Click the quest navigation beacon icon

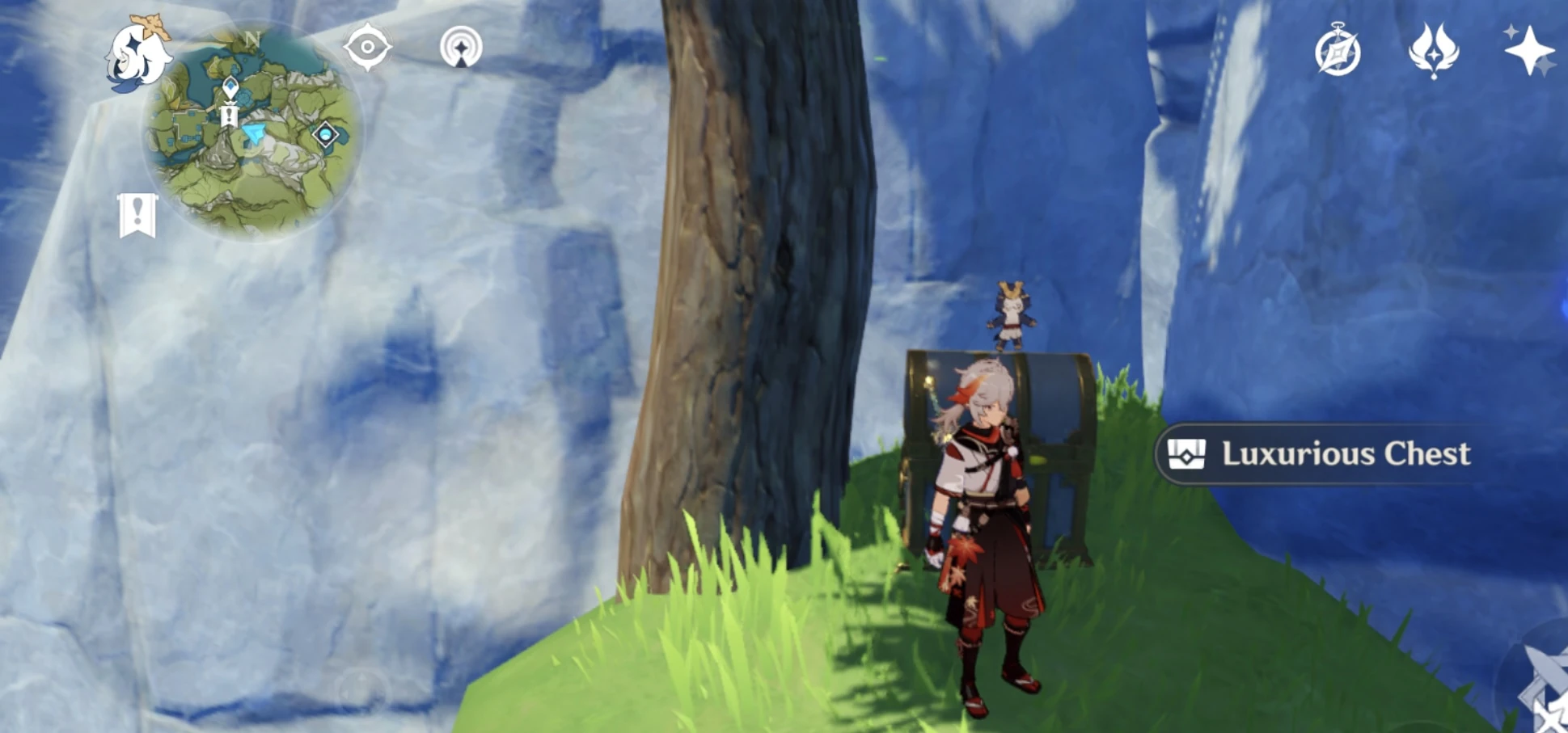[462, 46]
